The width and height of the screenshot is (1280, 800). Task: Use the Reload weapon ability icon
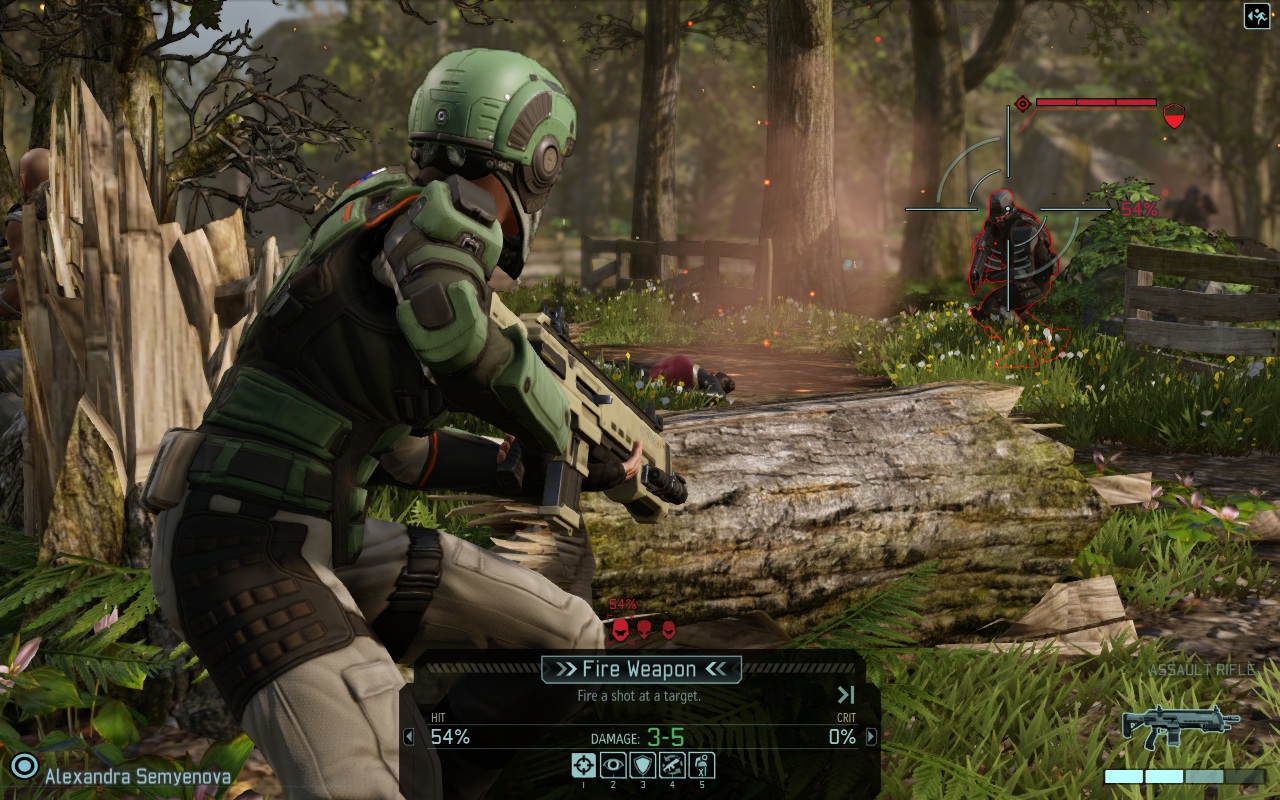click(672, 766)
